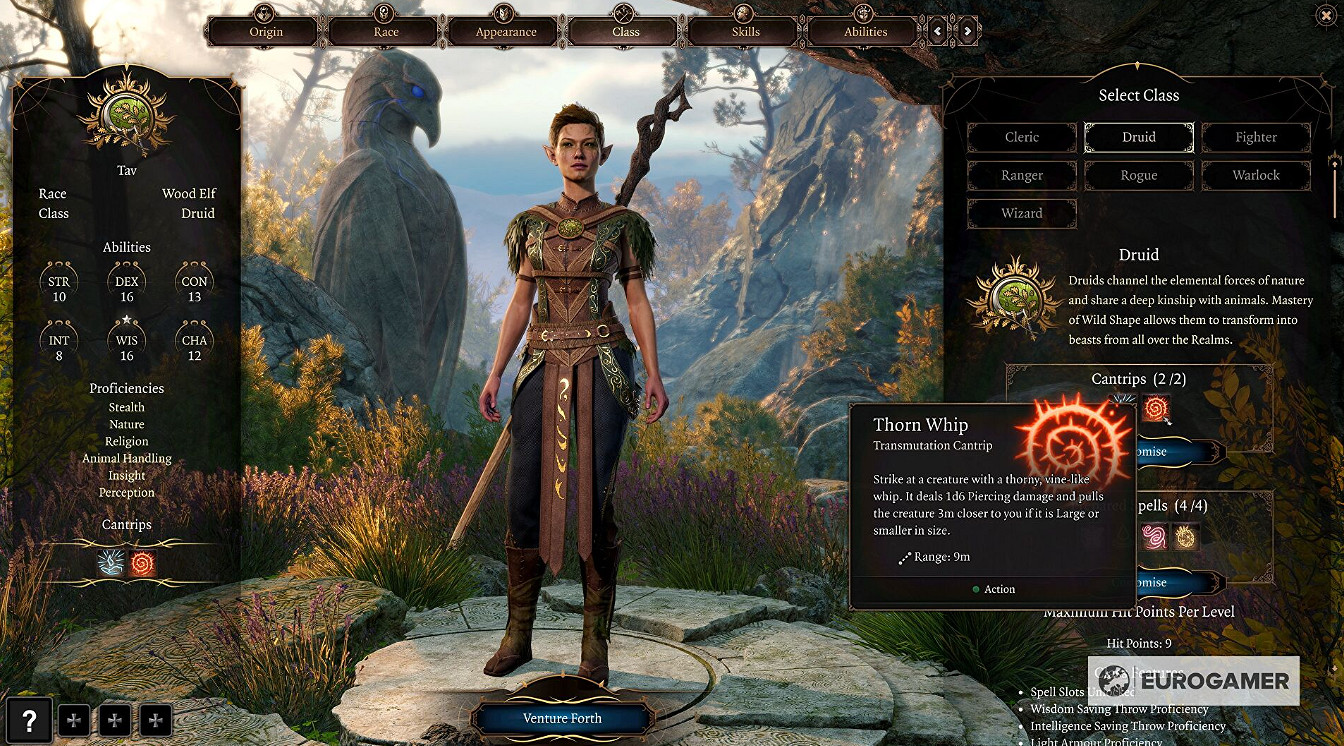This screenshot has height=746, width=1344.
Task: Switch to the Race tab
Action: point(386,30)
